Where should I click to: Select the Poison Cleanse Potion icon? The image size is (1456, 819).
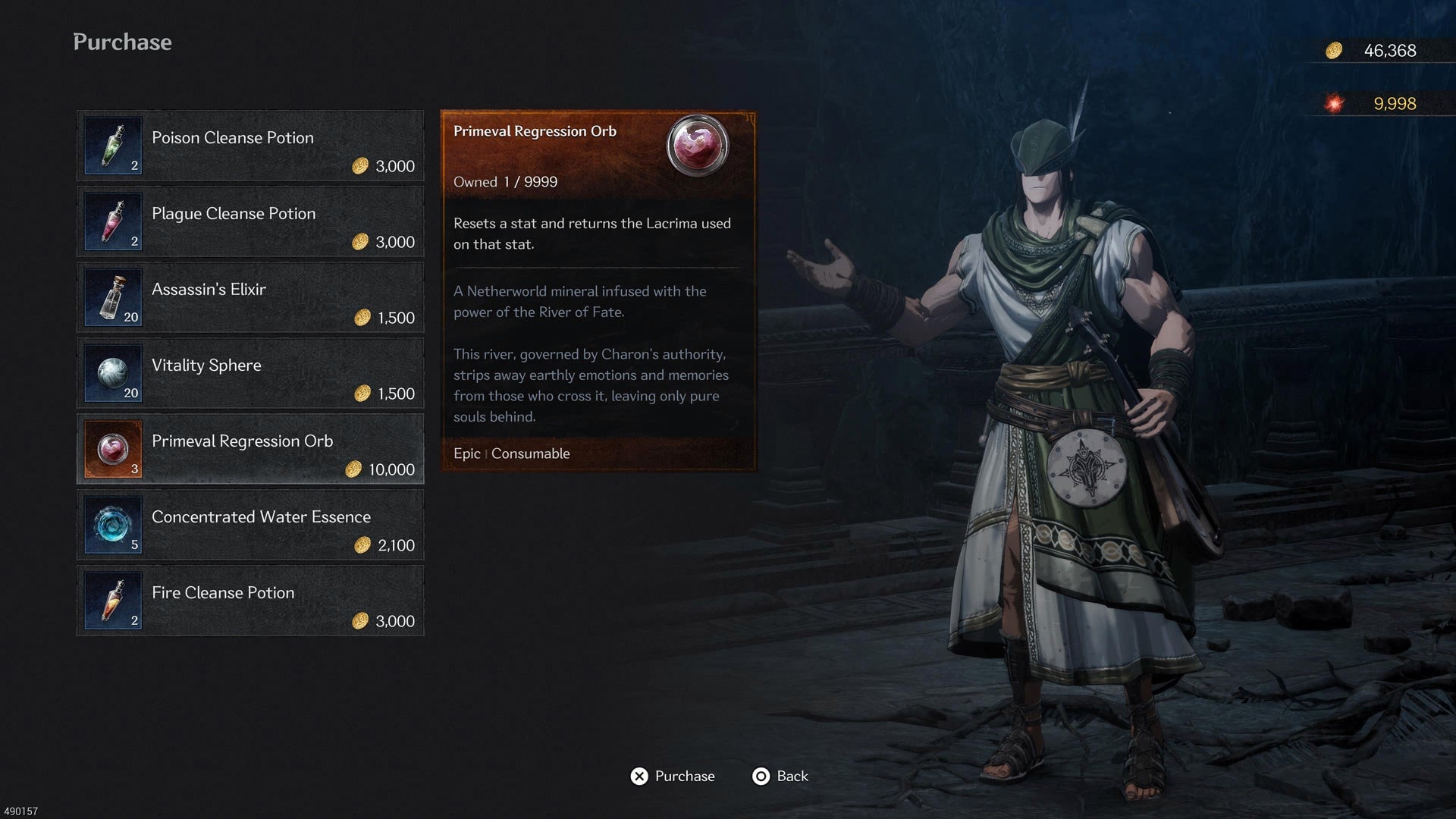click(x=112, y=146)
